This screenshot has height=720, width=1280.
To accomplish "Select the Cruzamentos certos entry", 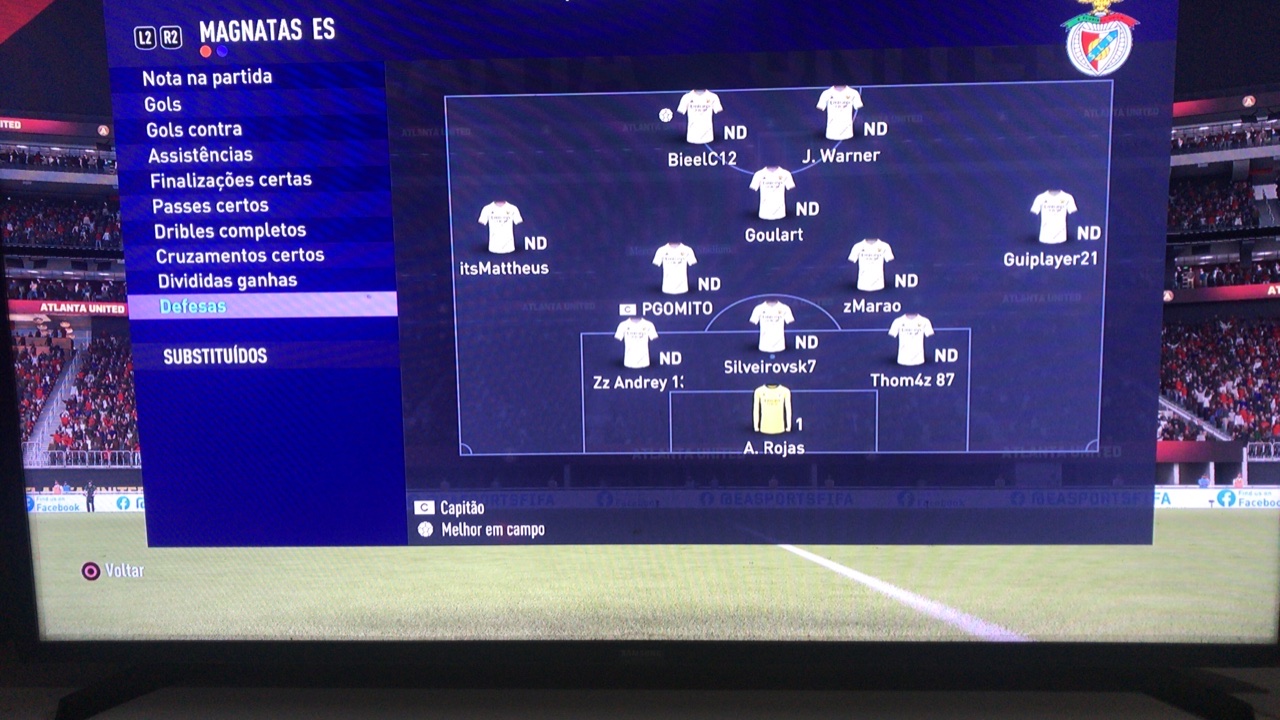I will 240,256.
